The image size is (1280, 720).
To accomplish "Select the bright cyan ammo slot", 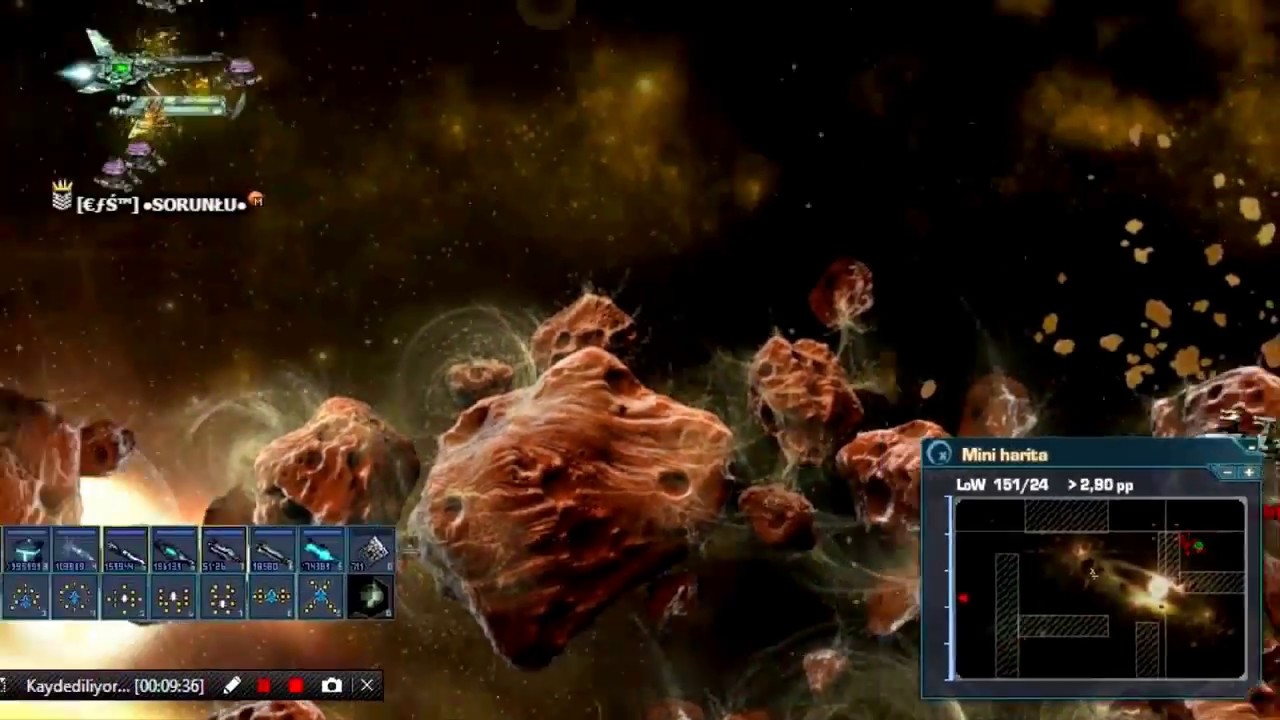I will pyautogui.click(x=321, y=550).
